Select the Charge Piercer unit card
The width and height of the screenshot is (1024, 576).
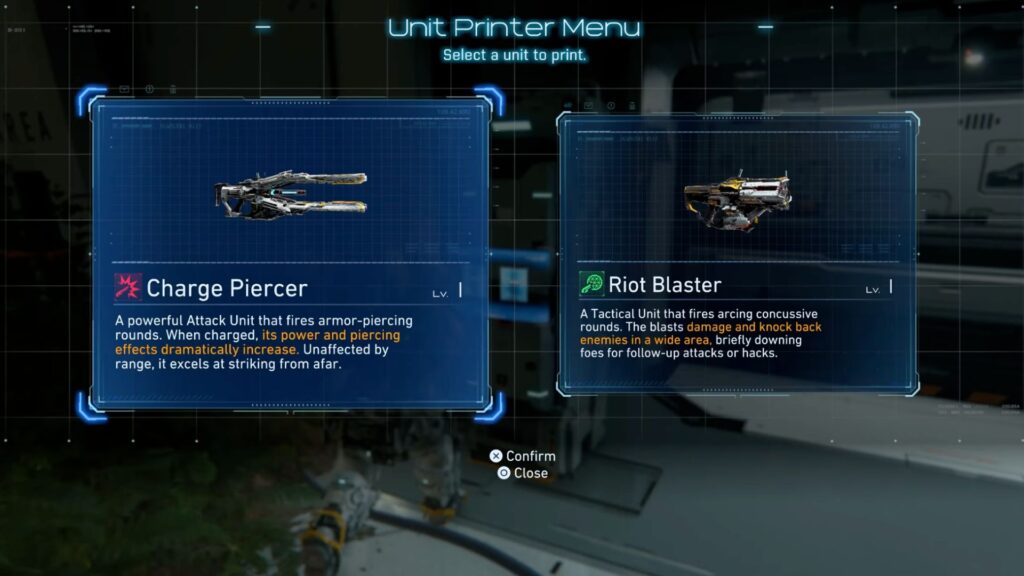290,255
